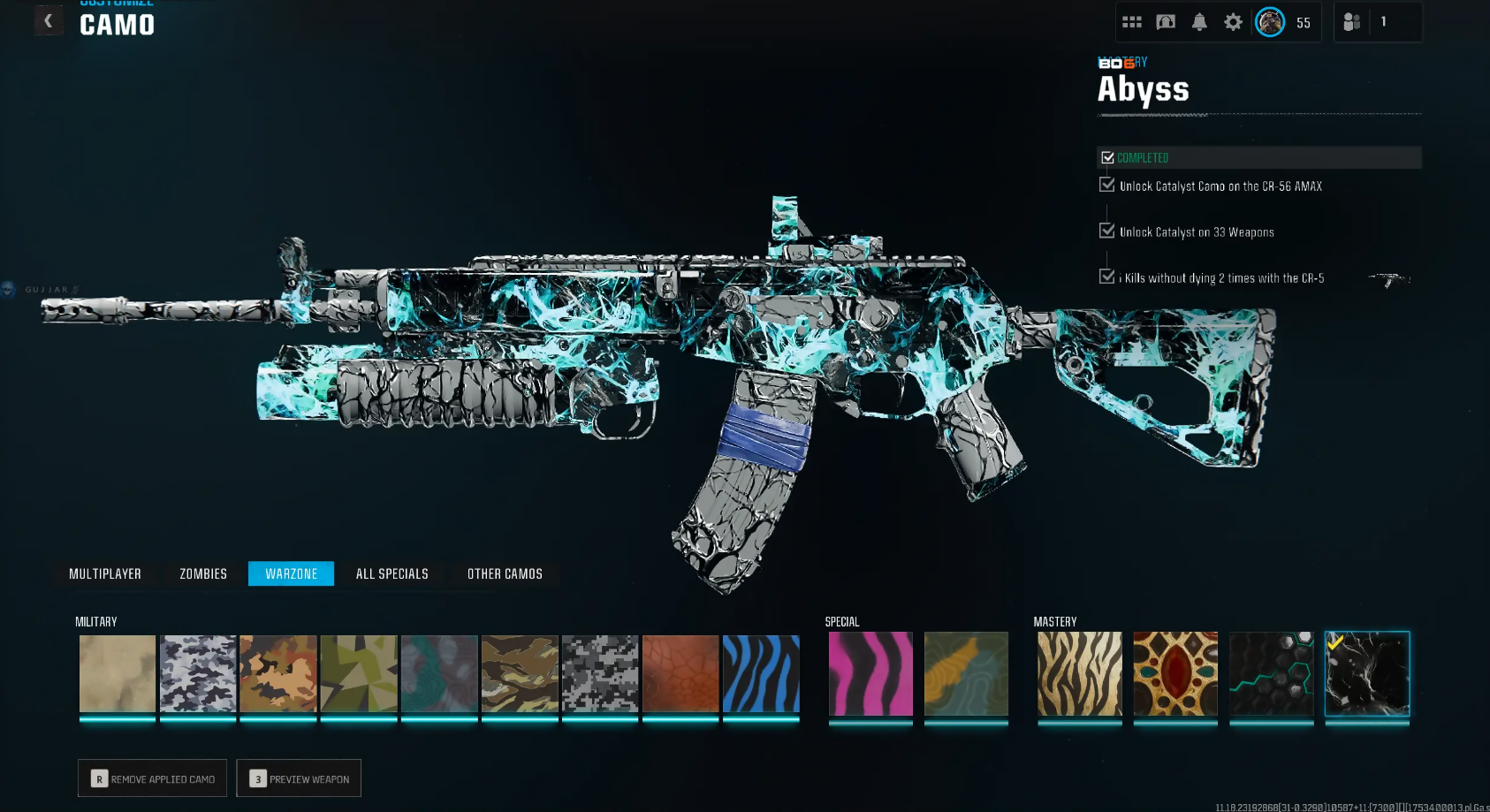The image size is (1490, 812).
Task: Switch to the Multiplayer camo tab
Action: pos(105,574)
